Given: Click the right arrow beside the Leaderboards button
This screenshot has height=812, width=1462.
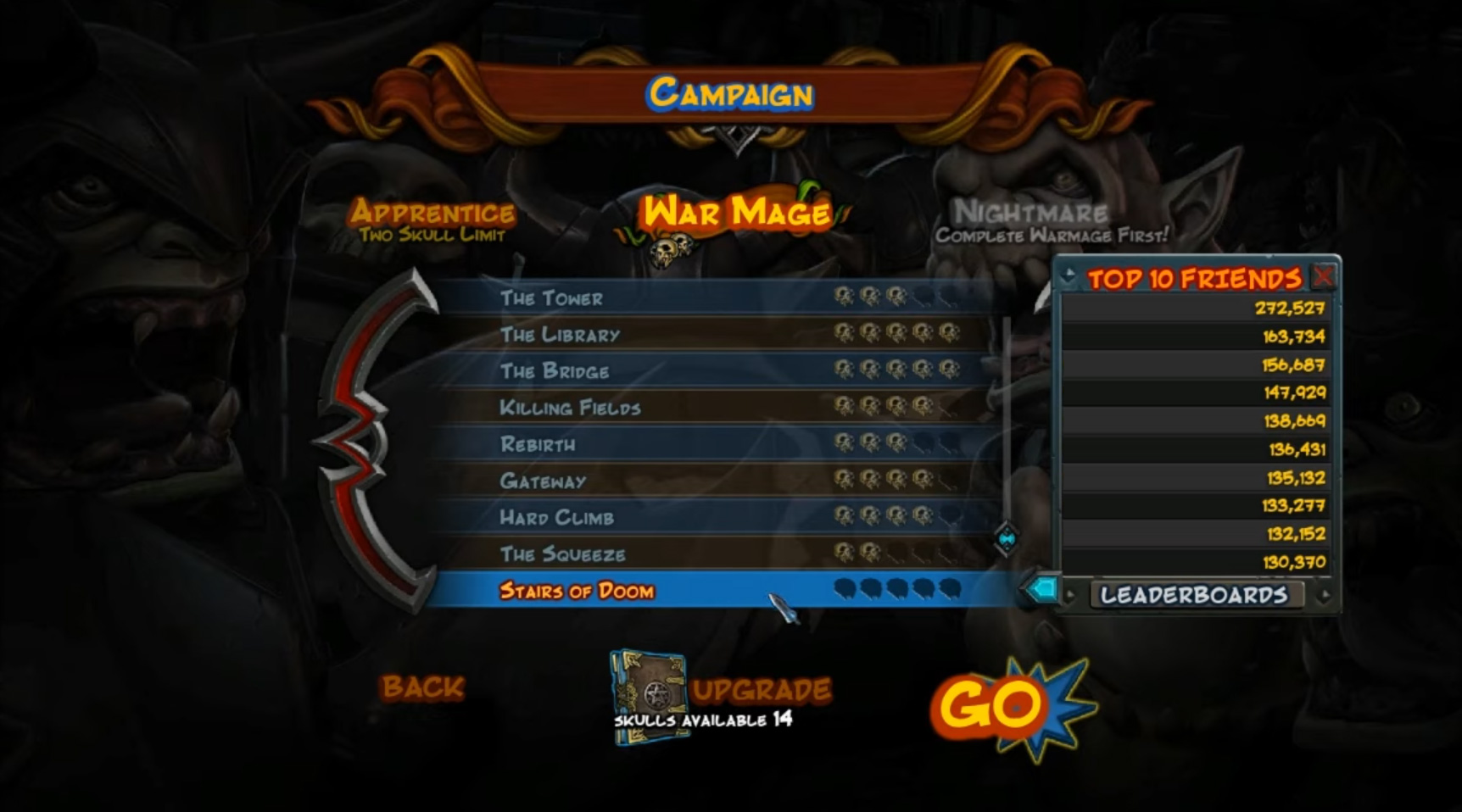Looking at the screenshot, I should [1327, 596].
